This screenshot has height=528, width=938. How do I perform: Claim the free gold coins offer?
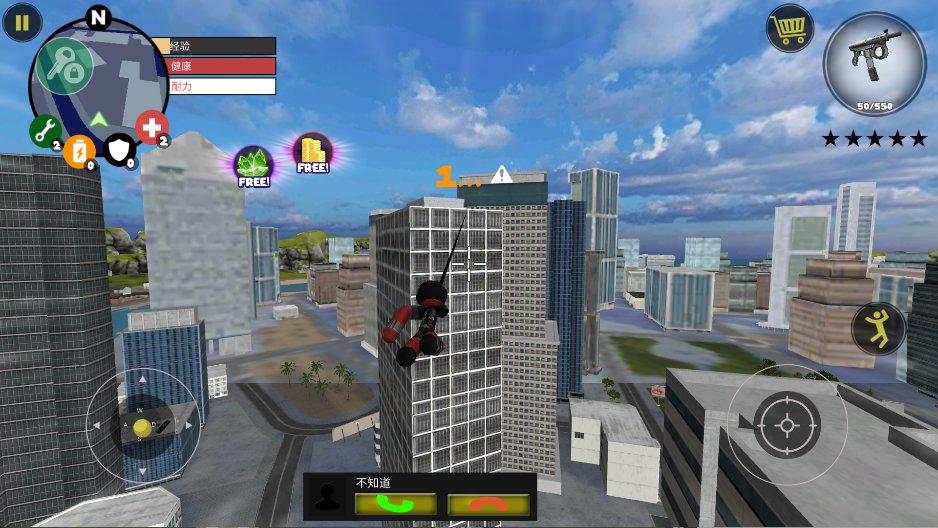313,153
